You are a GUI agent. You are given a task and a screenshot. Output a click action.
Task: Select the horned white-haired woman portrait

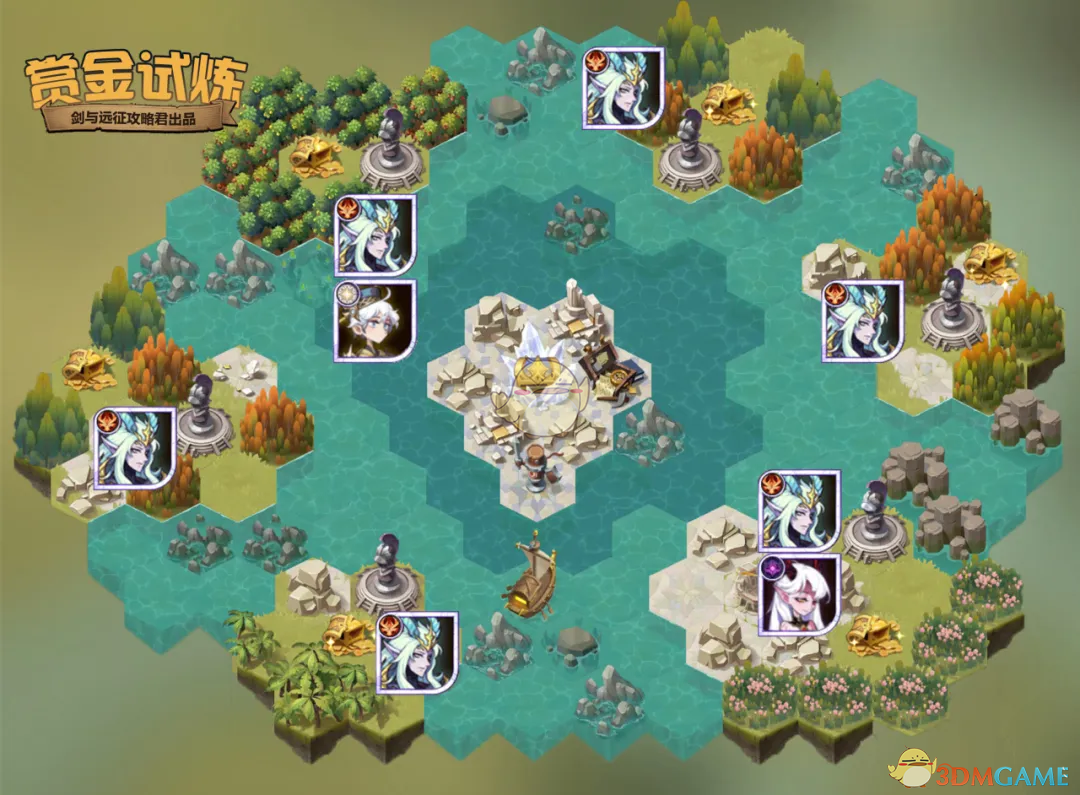coord(798,595)
